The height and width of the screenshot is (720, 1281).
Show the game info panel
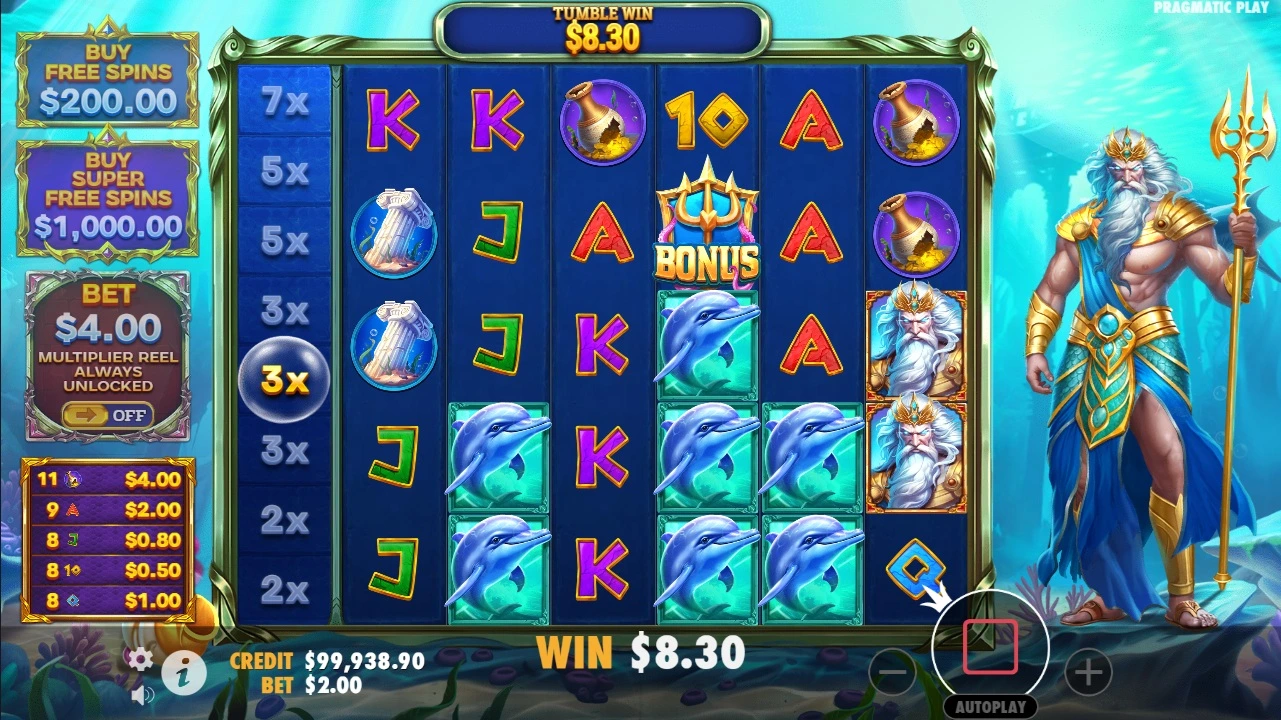(x=184, y=675)
